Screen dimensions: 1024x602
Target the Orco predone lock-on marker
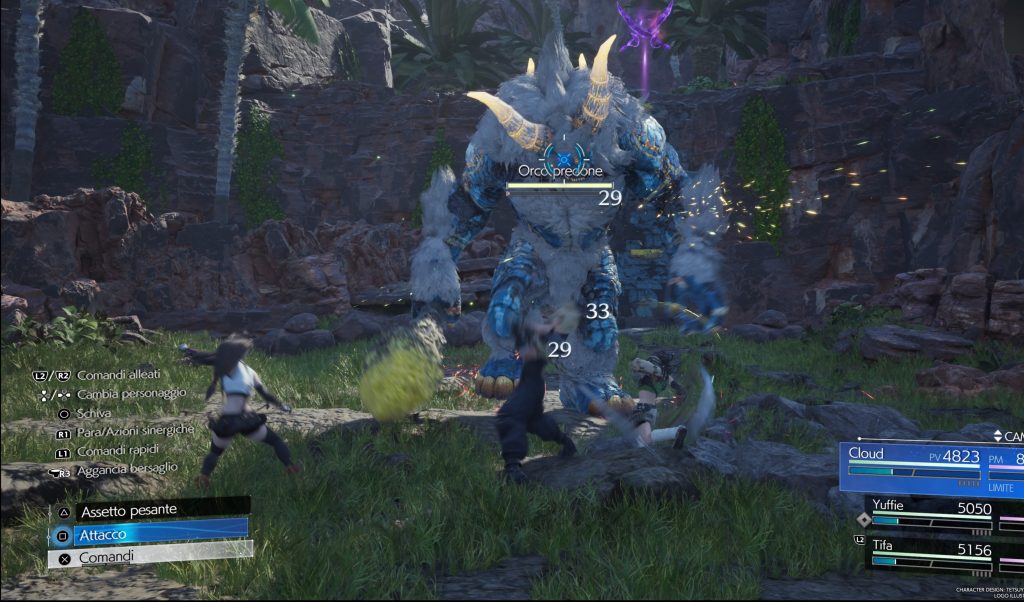(563, 158)
